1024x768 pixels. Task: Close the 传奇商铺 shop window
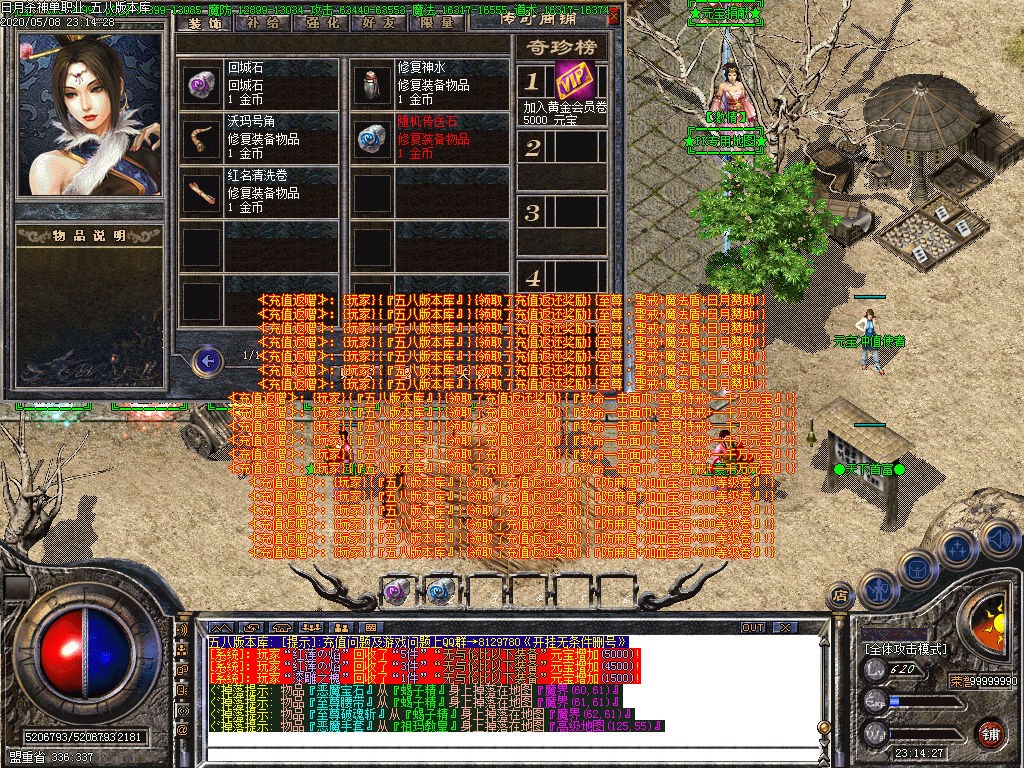614,16
